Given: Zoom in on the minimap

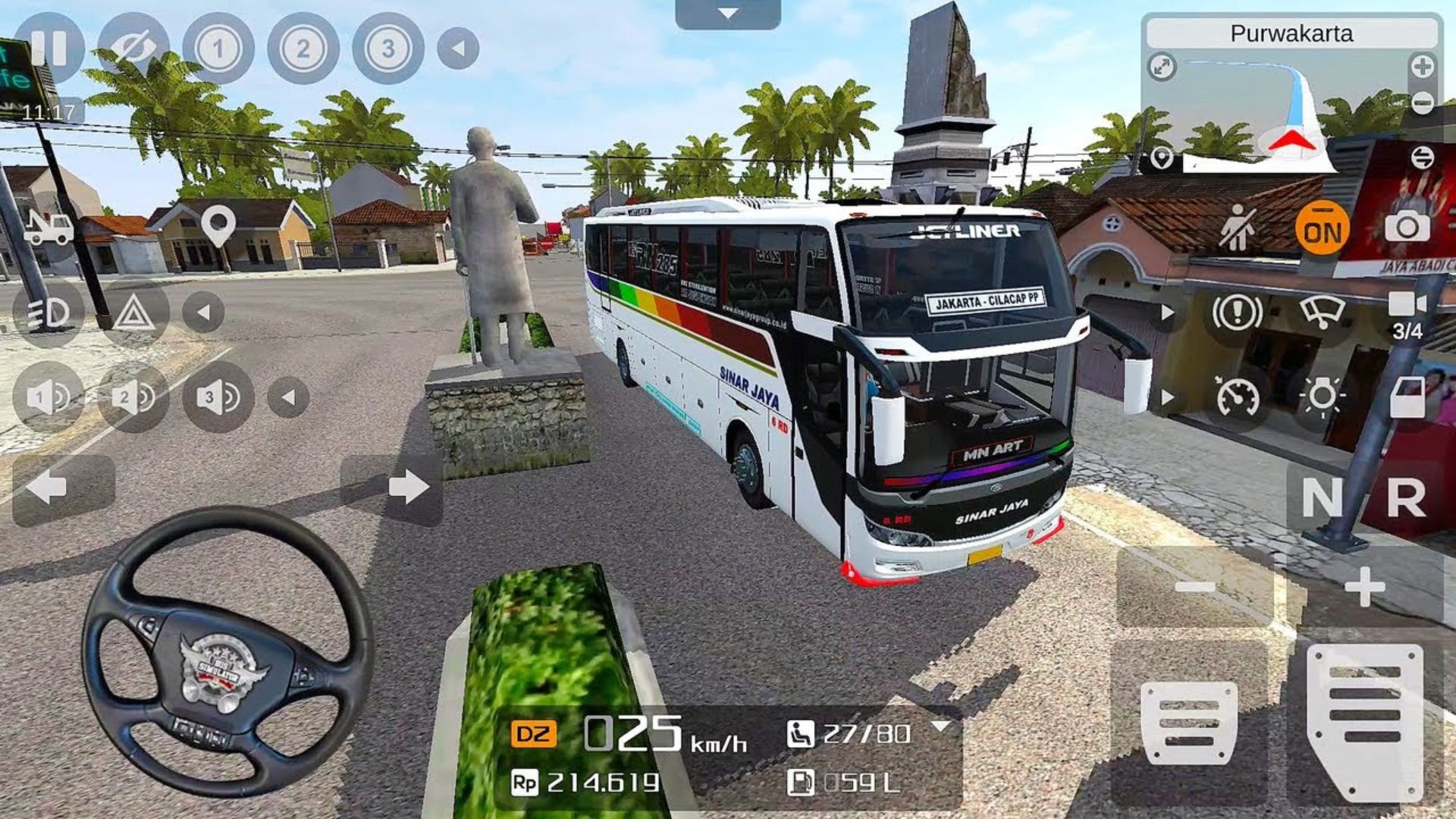Looking at the screenshot, I should point(1422,67).
